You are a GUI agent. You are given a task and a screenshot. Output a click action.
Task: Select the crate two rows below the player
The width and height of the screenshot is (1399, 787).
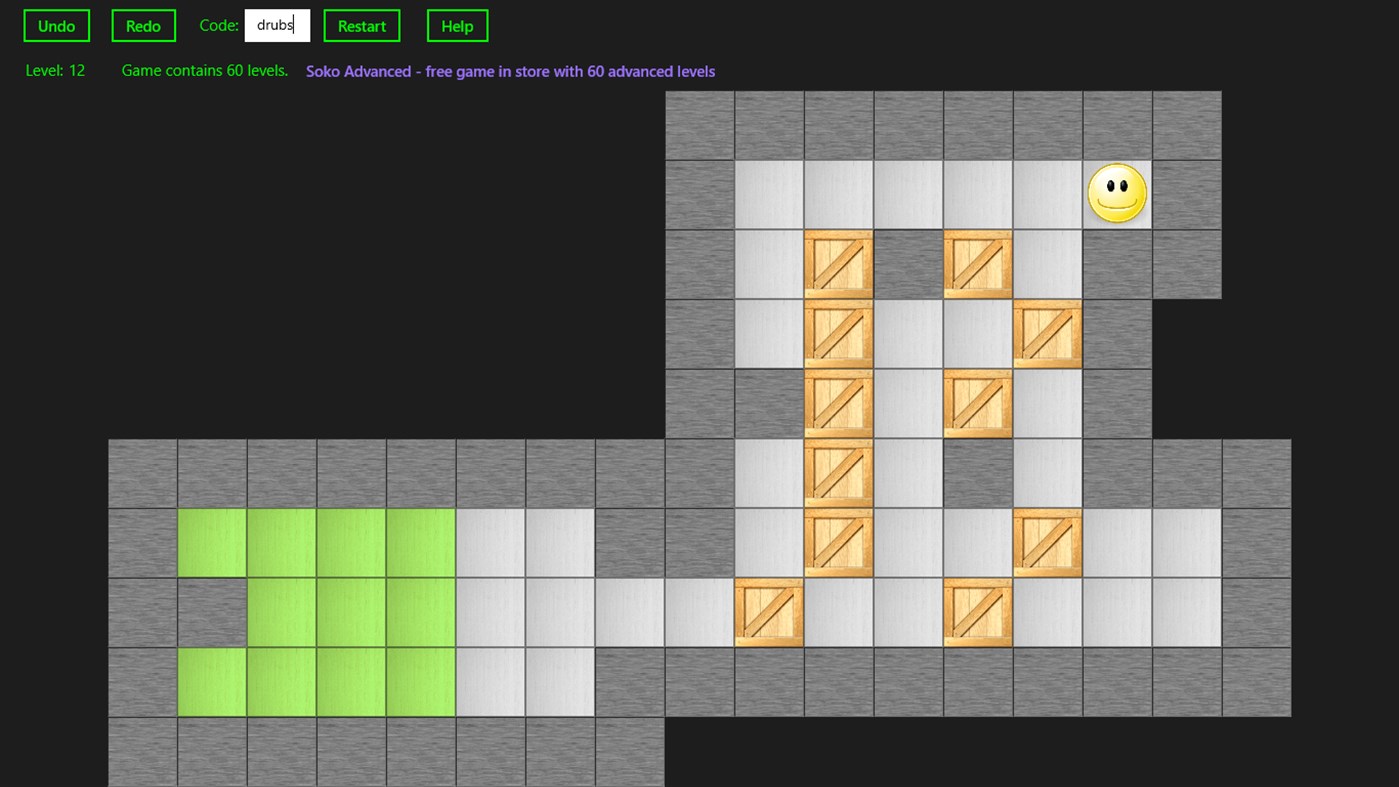point(1047,333)
